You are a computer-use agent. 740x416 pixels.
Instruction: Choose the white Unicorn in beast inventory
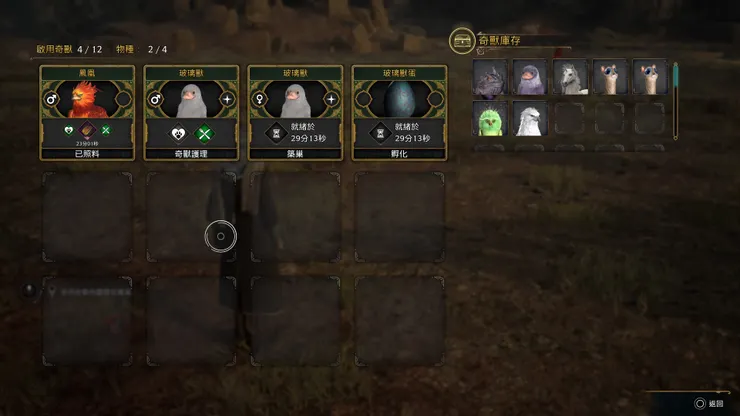[x=570, y=78]
